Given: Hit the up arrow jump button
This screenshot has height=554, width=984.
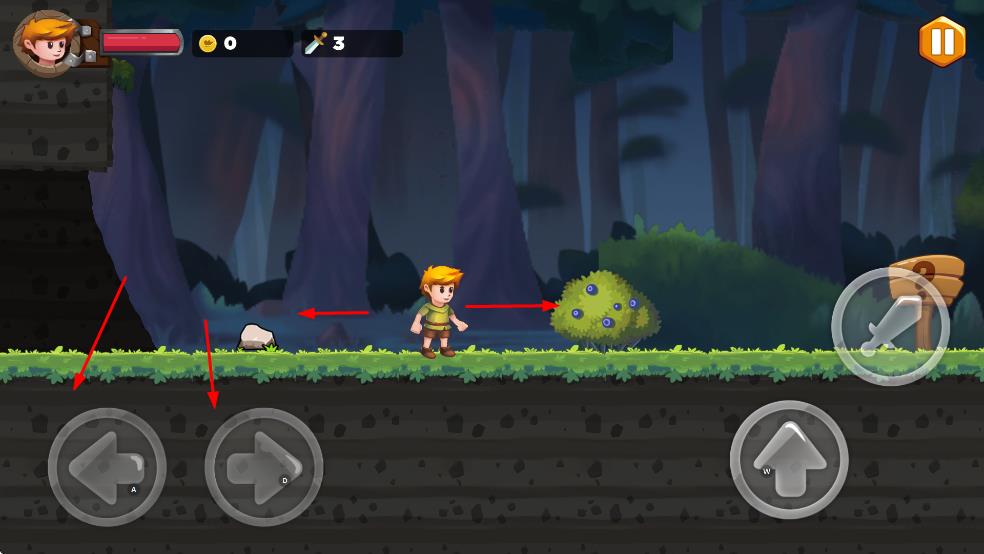Looking at the screenshot, I should coord(789,460).
